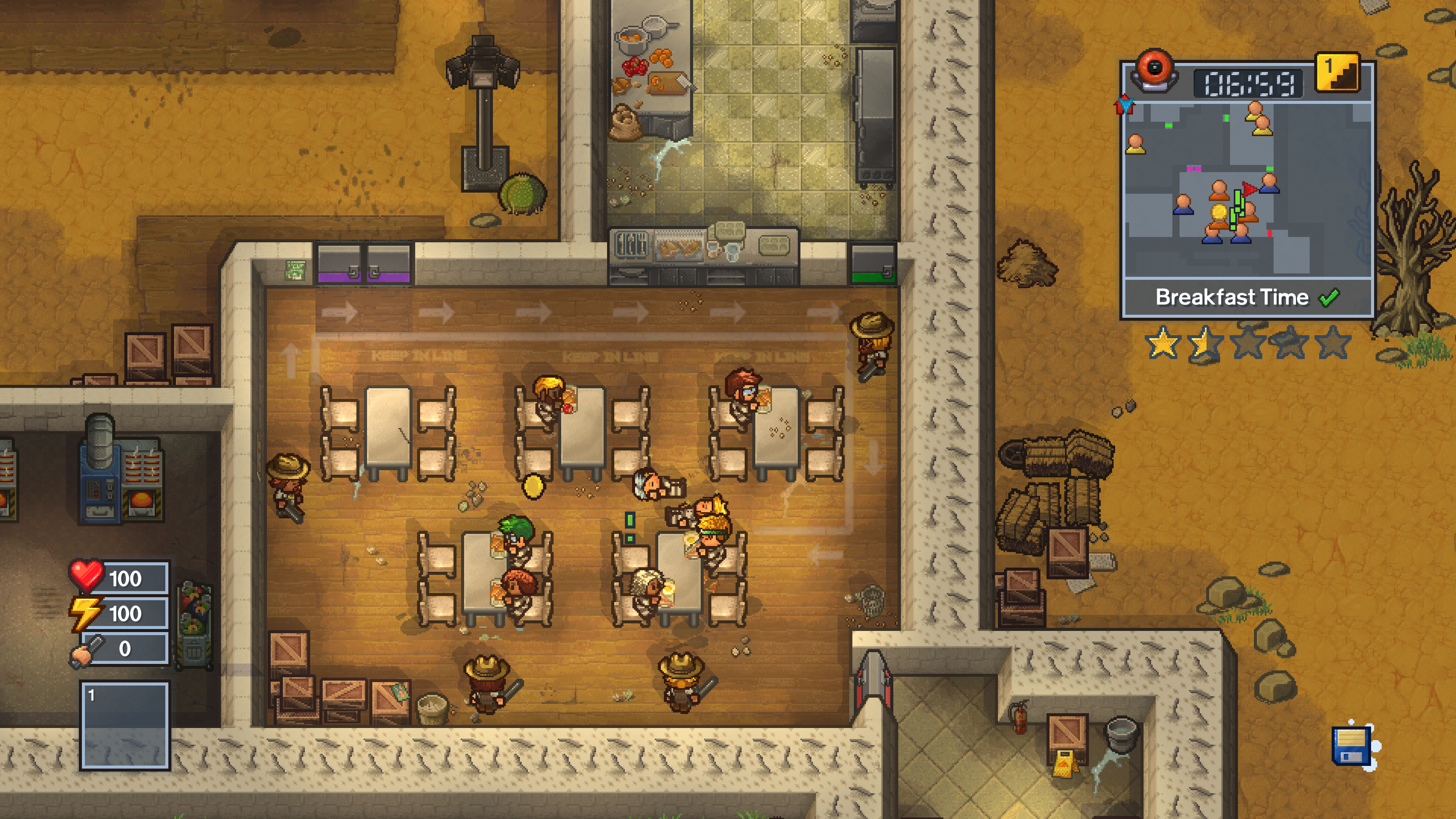
Task: Click the security star rating
Action: click(1247, 342)
